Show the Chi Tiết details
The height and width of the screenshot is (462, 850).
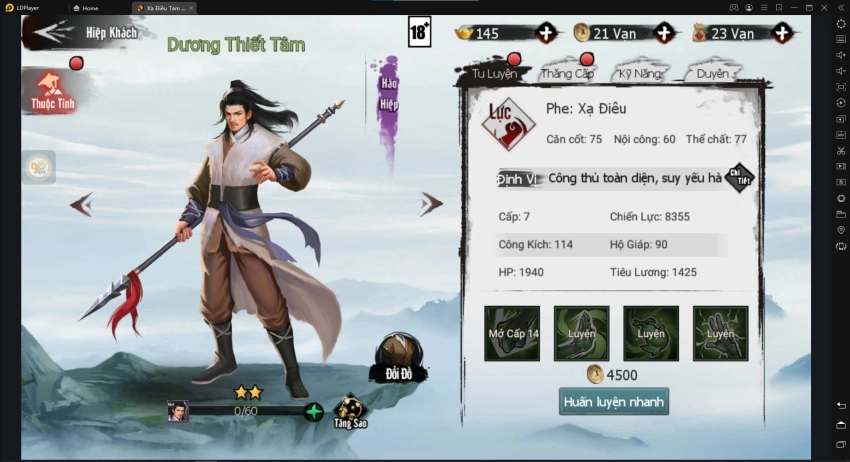click(739, 179)
